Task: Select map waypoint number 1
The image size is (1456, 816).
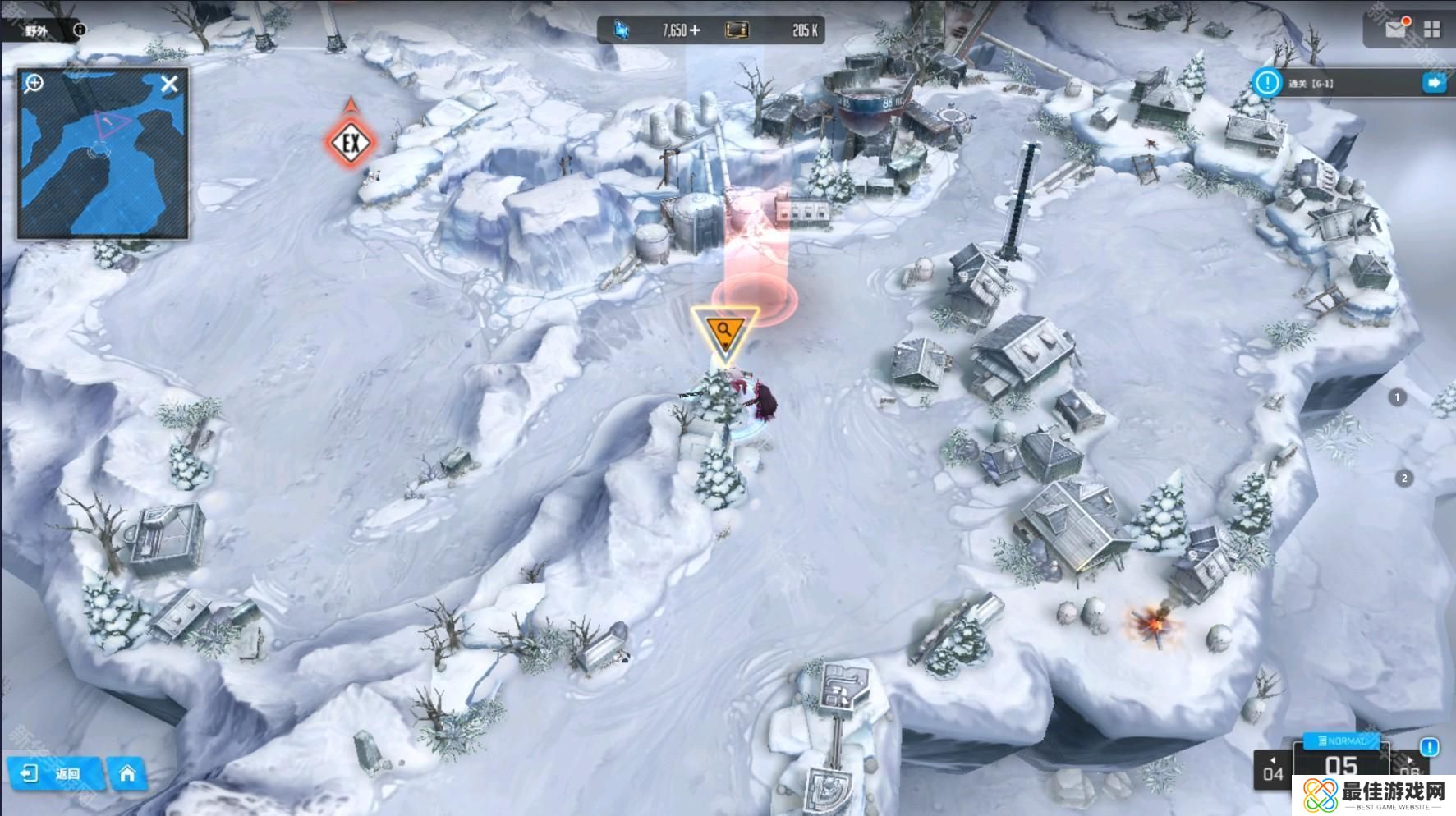Action: tap(1398, 397)
